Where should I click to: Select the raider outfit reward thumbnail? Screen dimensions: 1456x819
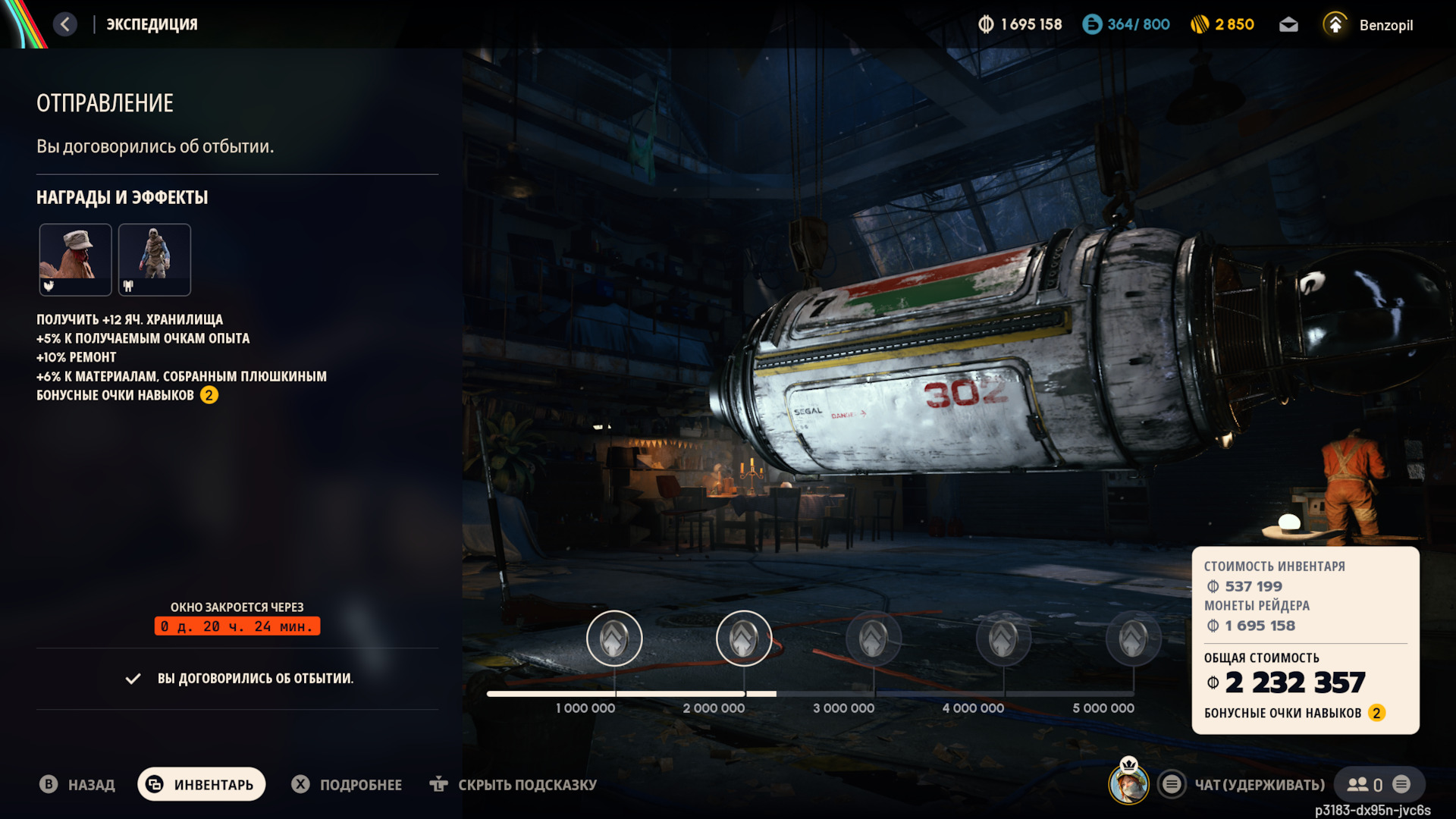pyautogui.click(x=155, y=259)
